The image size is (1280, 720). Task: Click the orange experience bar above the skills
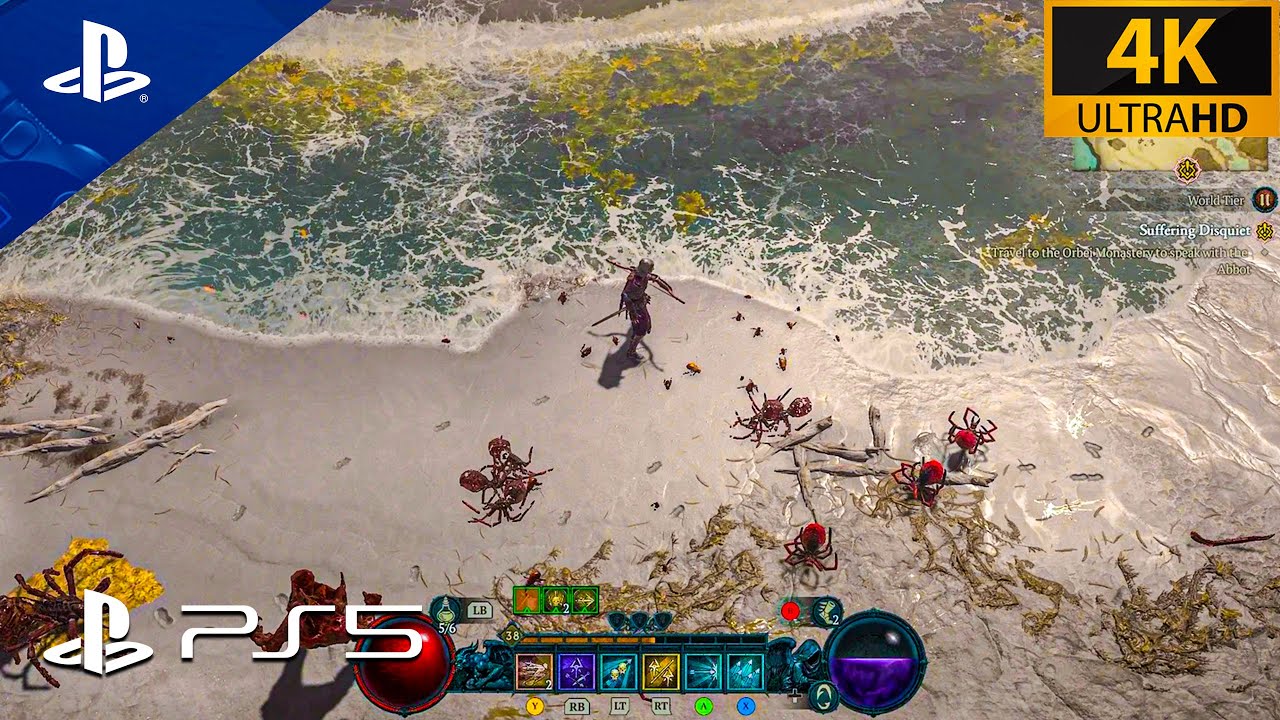point(588,639)
